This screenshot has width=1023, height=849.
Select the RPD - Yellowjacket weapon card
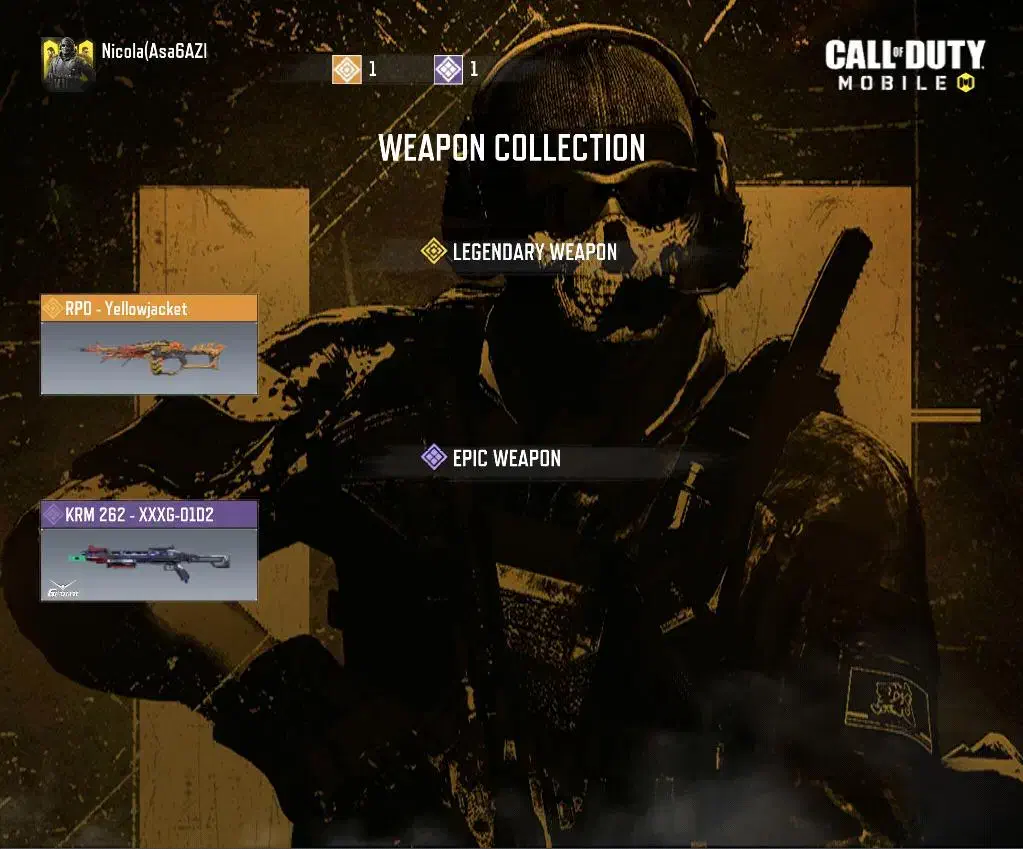[149, 344]
